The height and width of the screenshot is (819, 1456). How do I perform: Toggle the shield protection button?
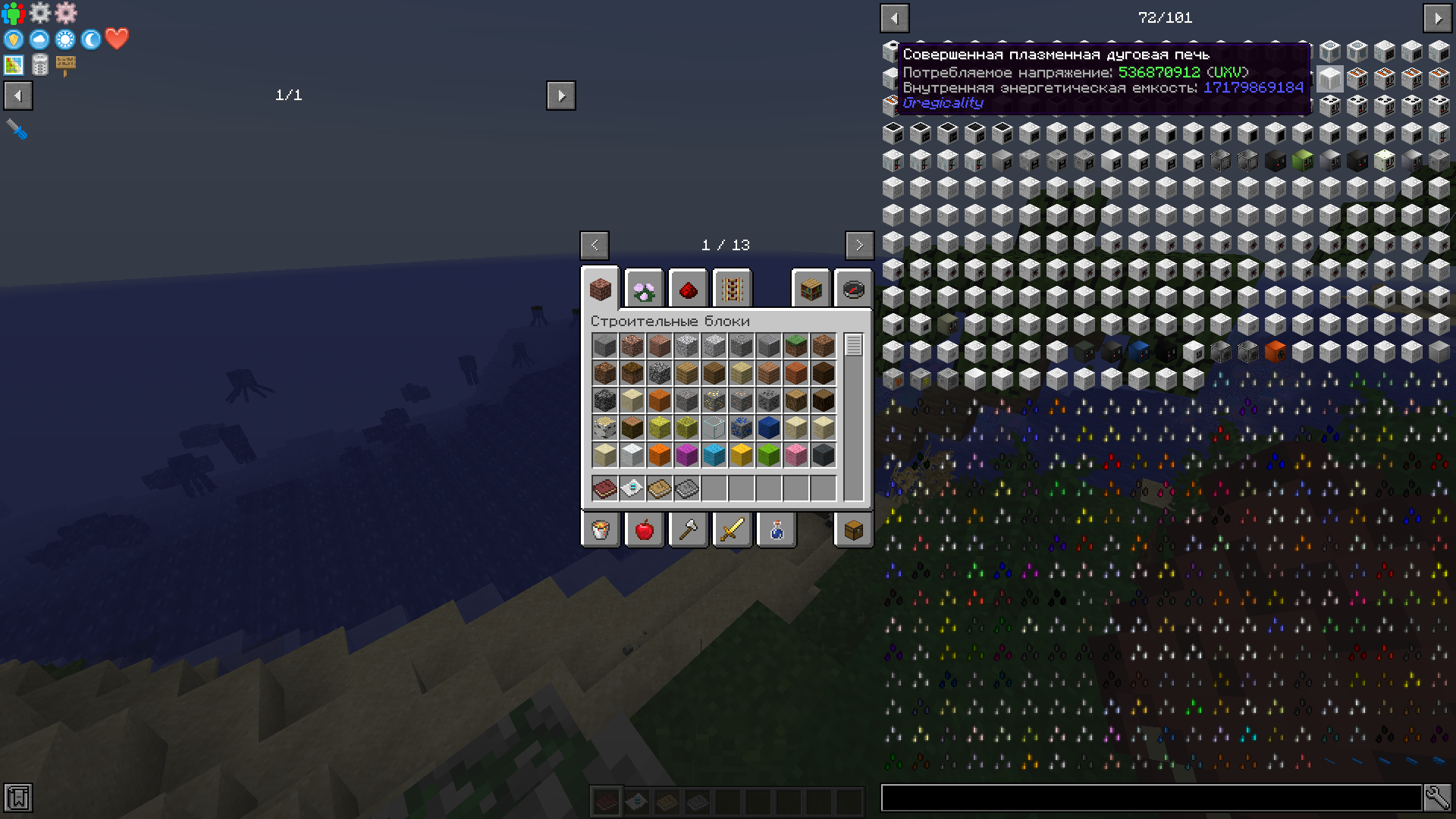13,39
